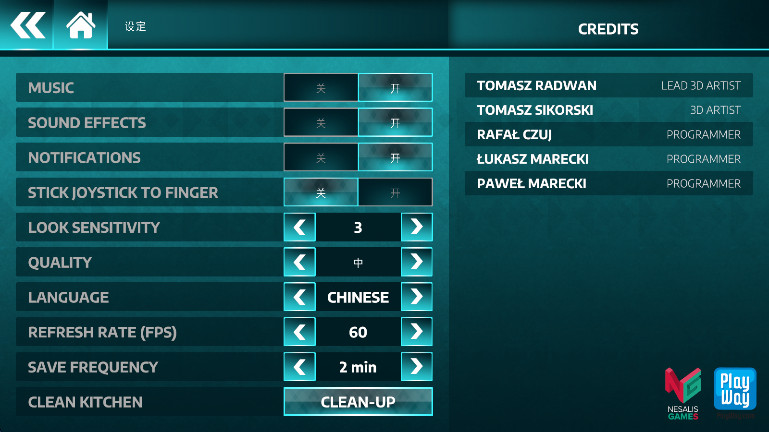Image resolution: width=769 pixels, height=432 pixels.
Task: Open the home screen icon
Action: pos(80,24)
